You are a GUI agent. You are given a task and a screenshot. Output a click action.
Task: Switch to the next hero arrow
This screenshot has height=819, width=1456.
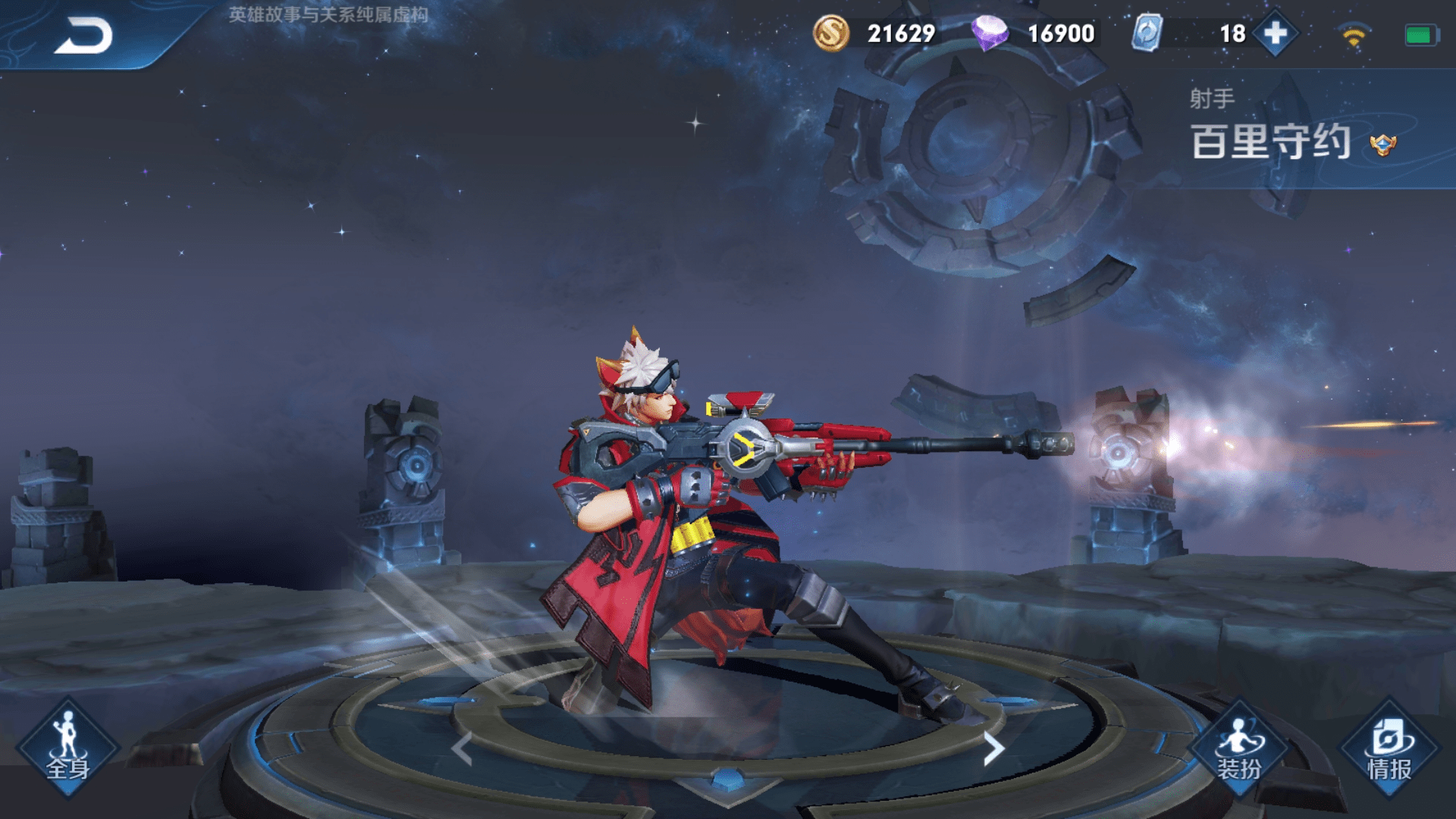(x=993, y=749)
